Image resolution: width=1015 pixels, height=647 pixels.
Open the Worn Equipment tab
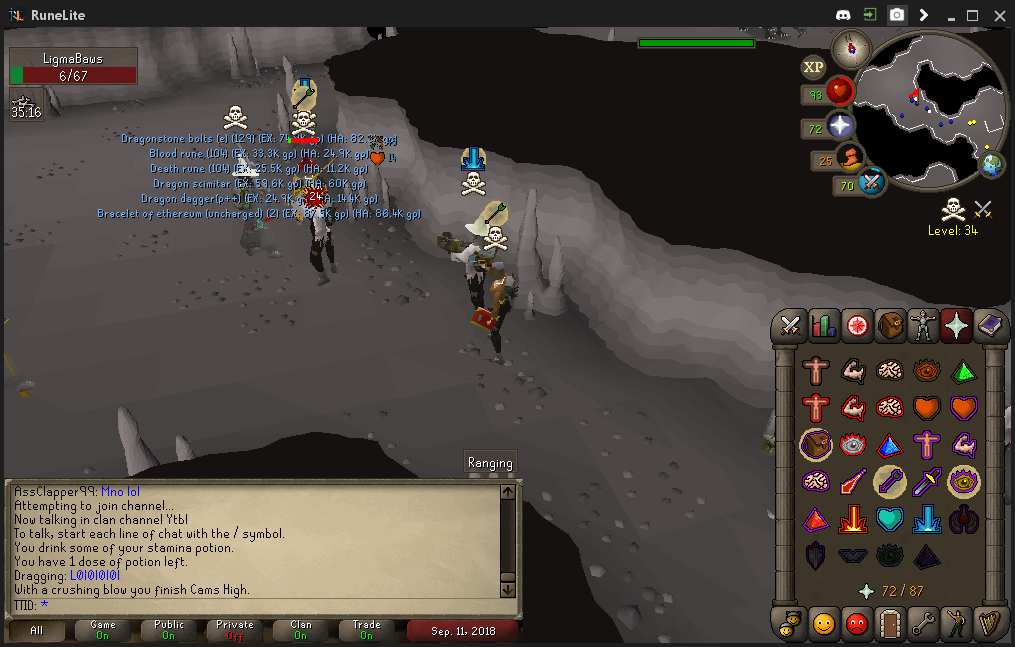tap(923, 325)
